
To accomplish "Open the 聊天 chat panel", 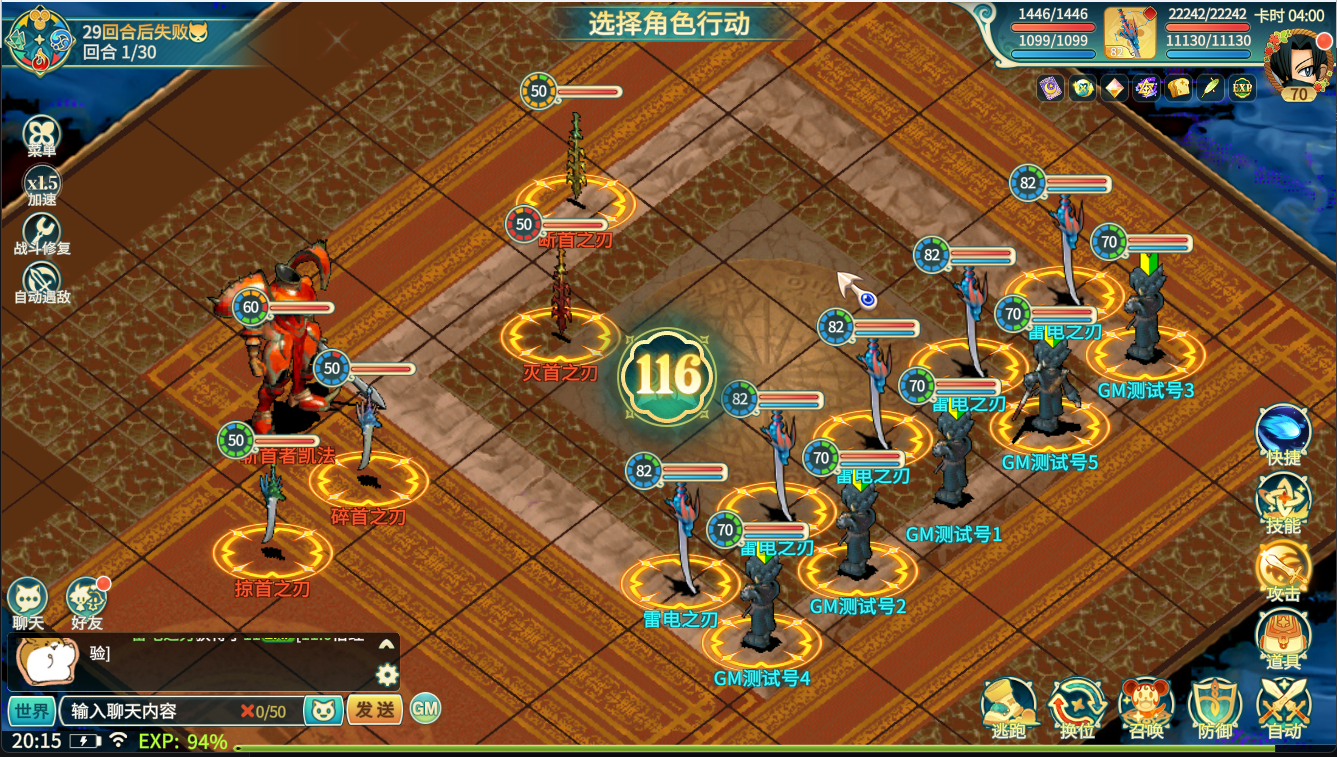I will click(27, 601).
